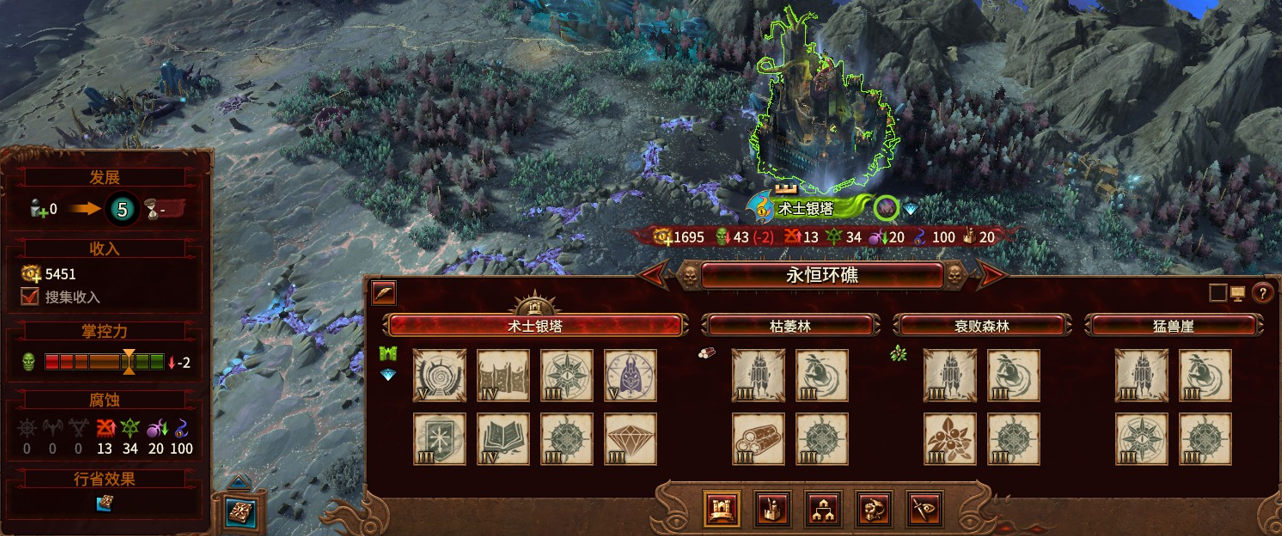Select the diamond gem building in 术士银塔

tap(630, 440)
